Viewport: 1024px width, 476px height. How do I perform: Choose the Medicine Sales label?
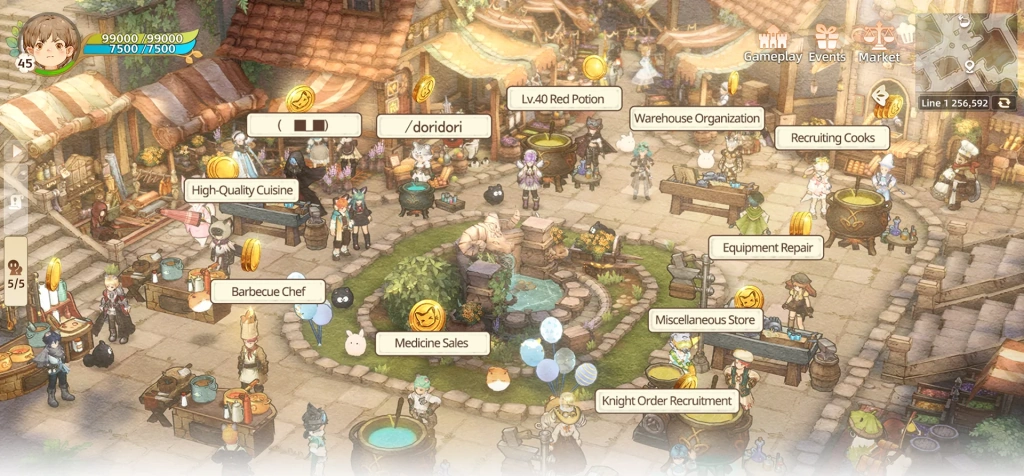coord(434,343)
